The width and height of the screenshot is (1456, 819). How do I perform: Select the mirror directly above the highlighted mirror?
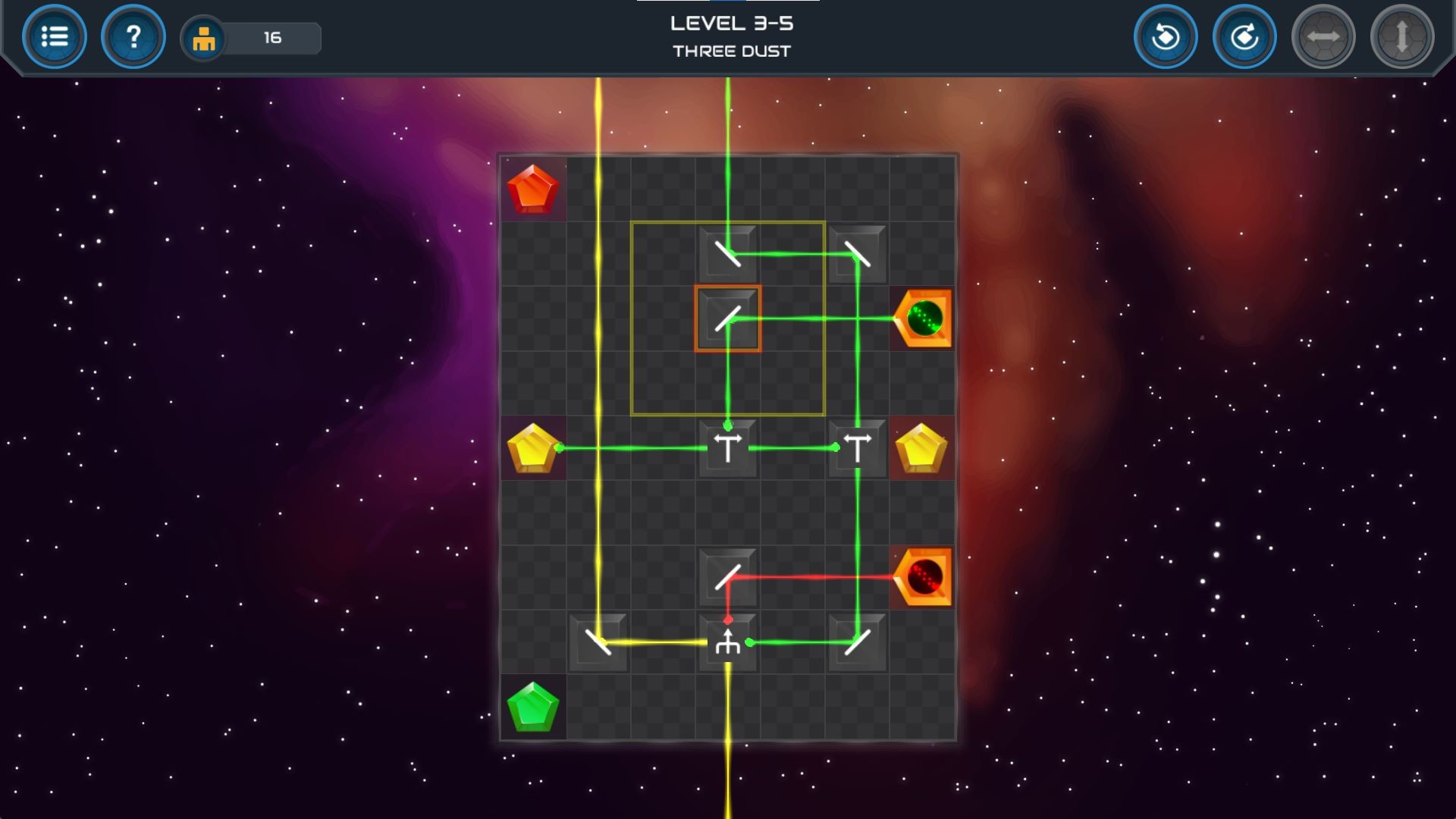coord(727,256)
